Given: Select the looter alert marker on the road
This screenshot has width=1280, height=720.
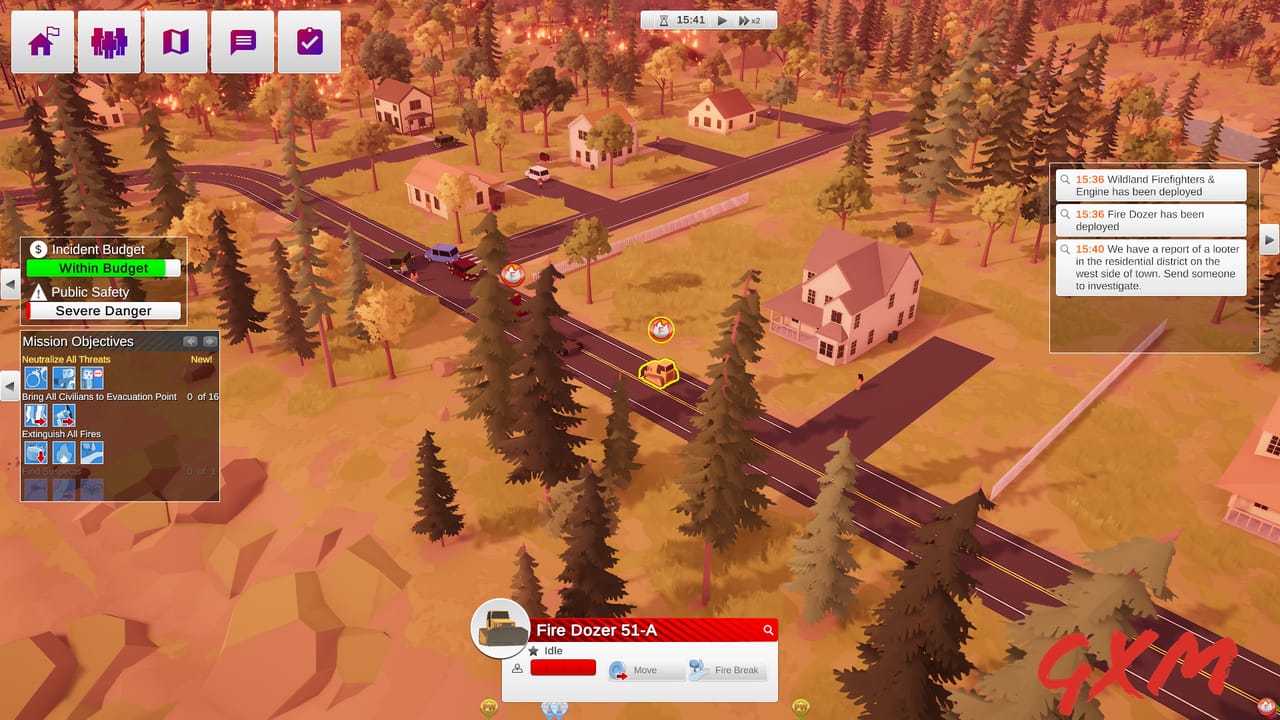Looking at the screenshot, I should point(513,276).
